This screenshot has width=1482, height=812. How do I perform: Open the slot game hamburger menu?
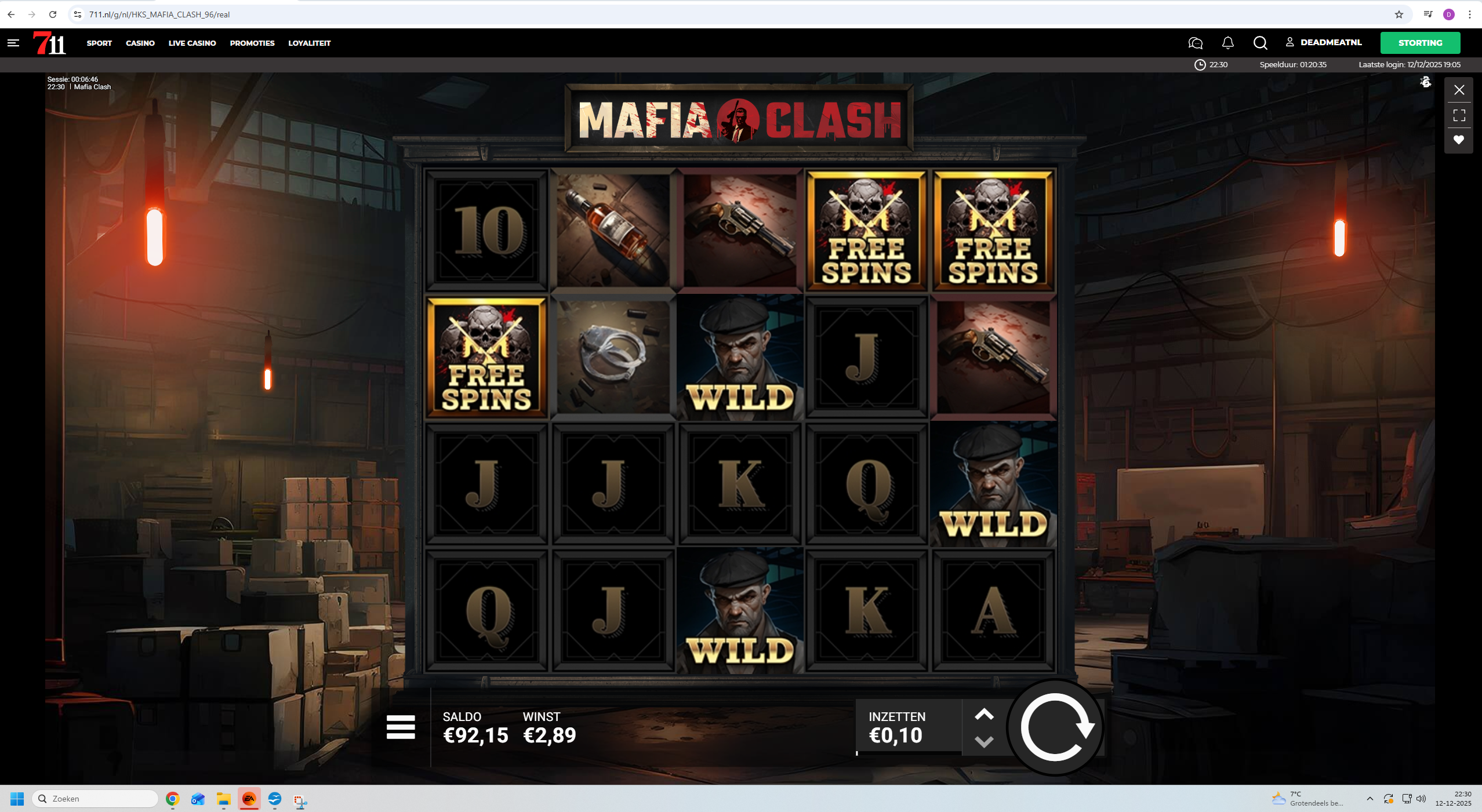pyautogui.click(x=401, y=727)
